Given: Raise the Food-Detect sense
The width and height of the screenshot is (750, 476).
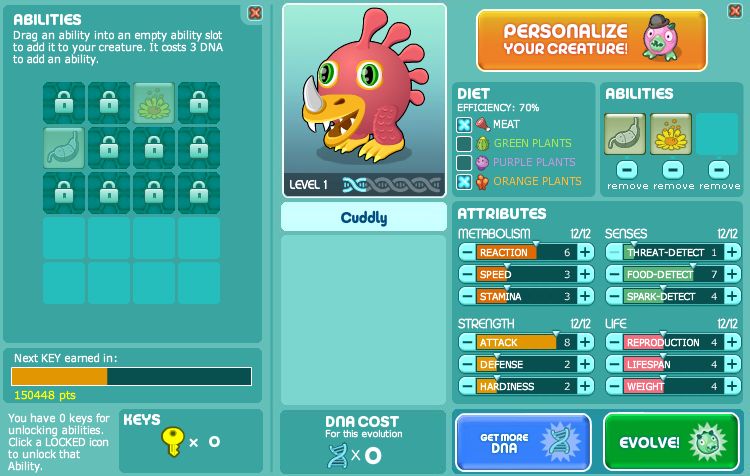Looking at the screenshot, I should (x=732, y=275).
